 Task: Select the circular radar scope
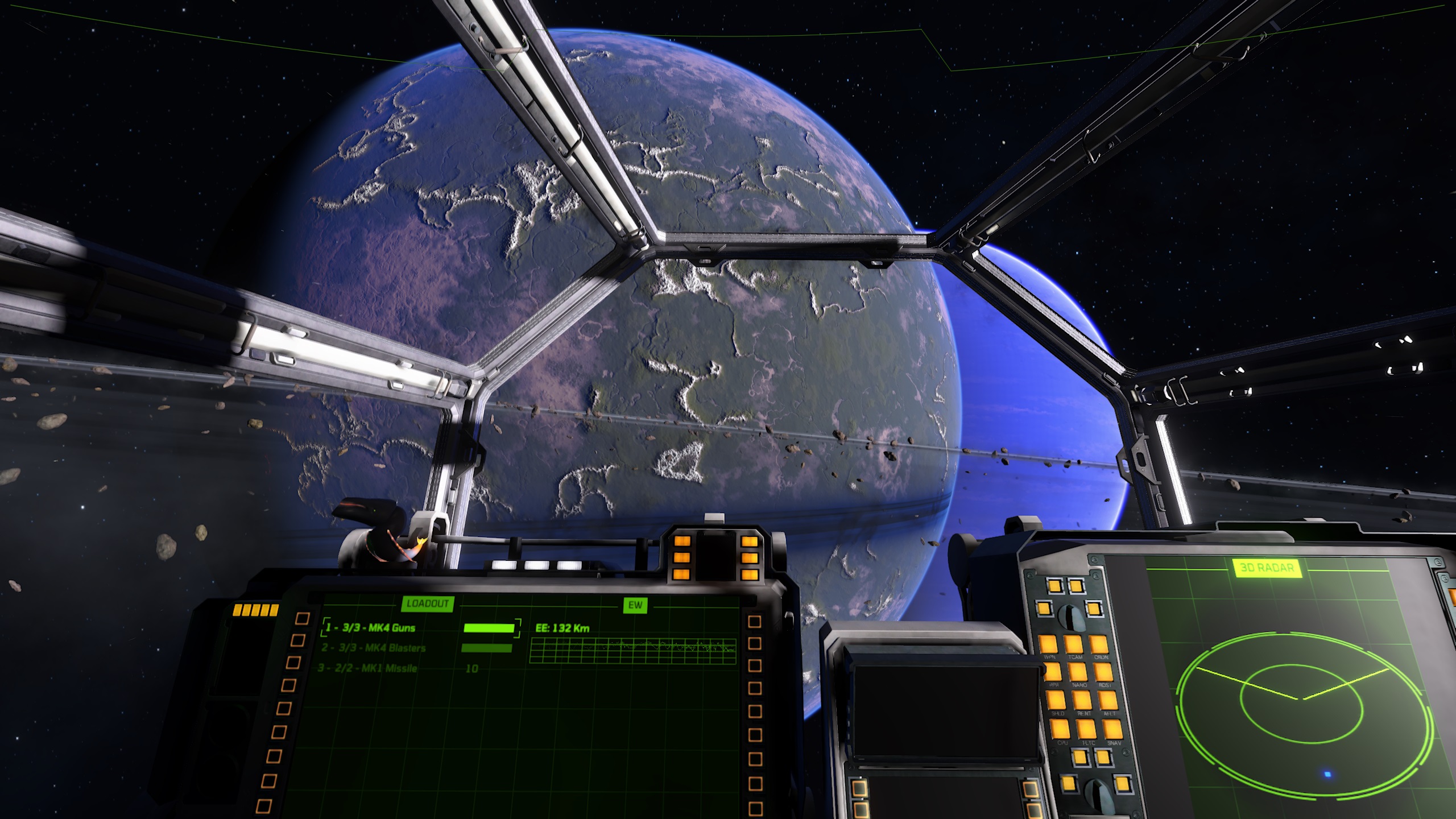[1301, 711]
